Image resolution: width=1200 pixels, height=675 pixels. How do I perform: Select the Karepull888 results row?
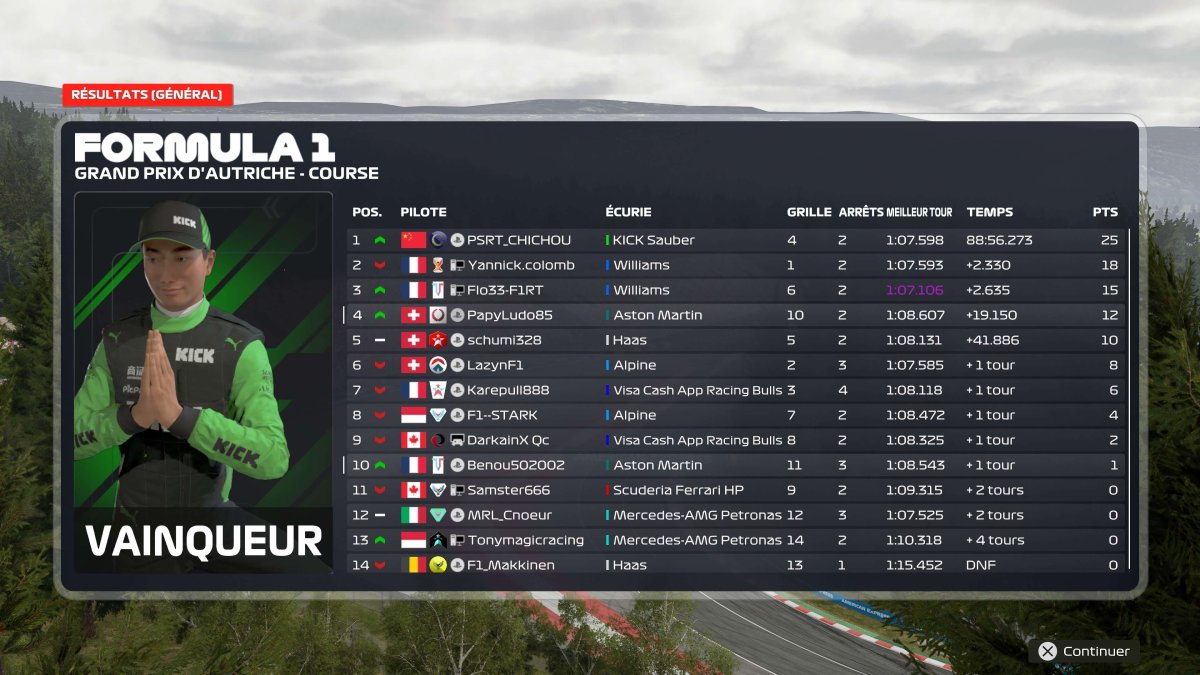point(735,390)
